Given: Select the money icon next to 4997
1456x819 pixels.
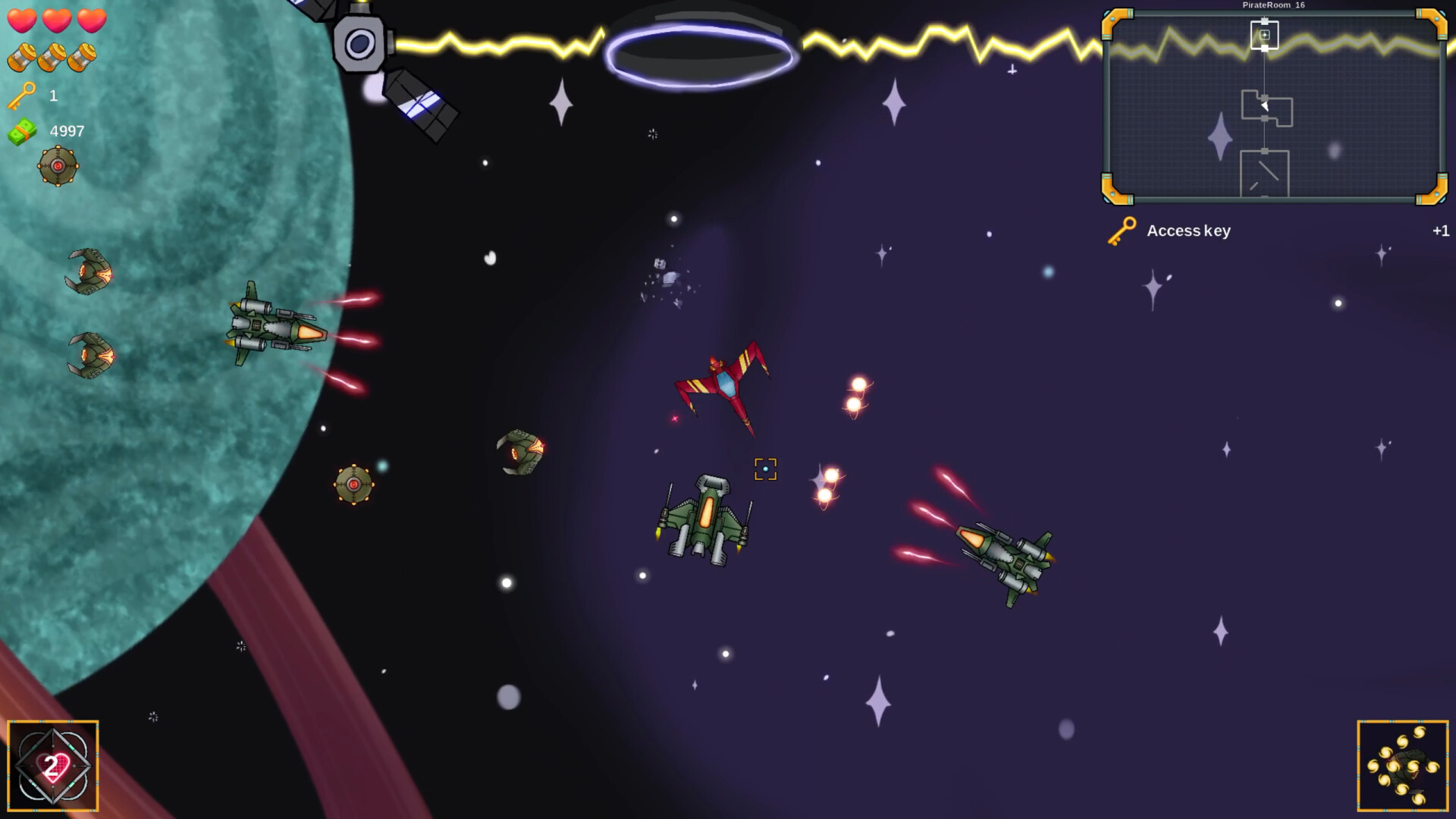Looking at the screenshot, I should click(23, 130).
